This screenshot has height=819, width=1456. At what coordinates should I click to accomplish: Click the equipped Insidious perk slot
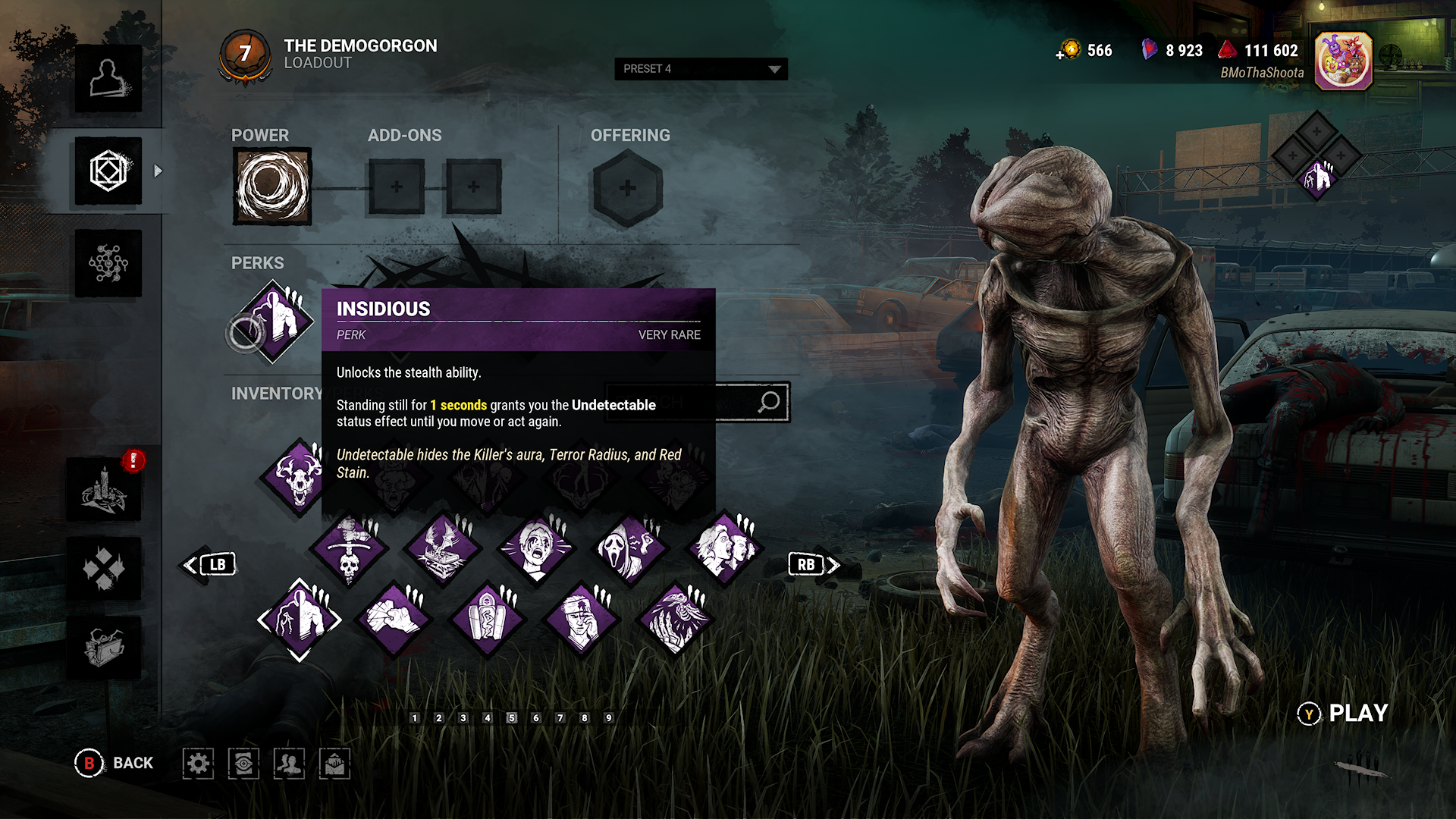pos(274,322)
